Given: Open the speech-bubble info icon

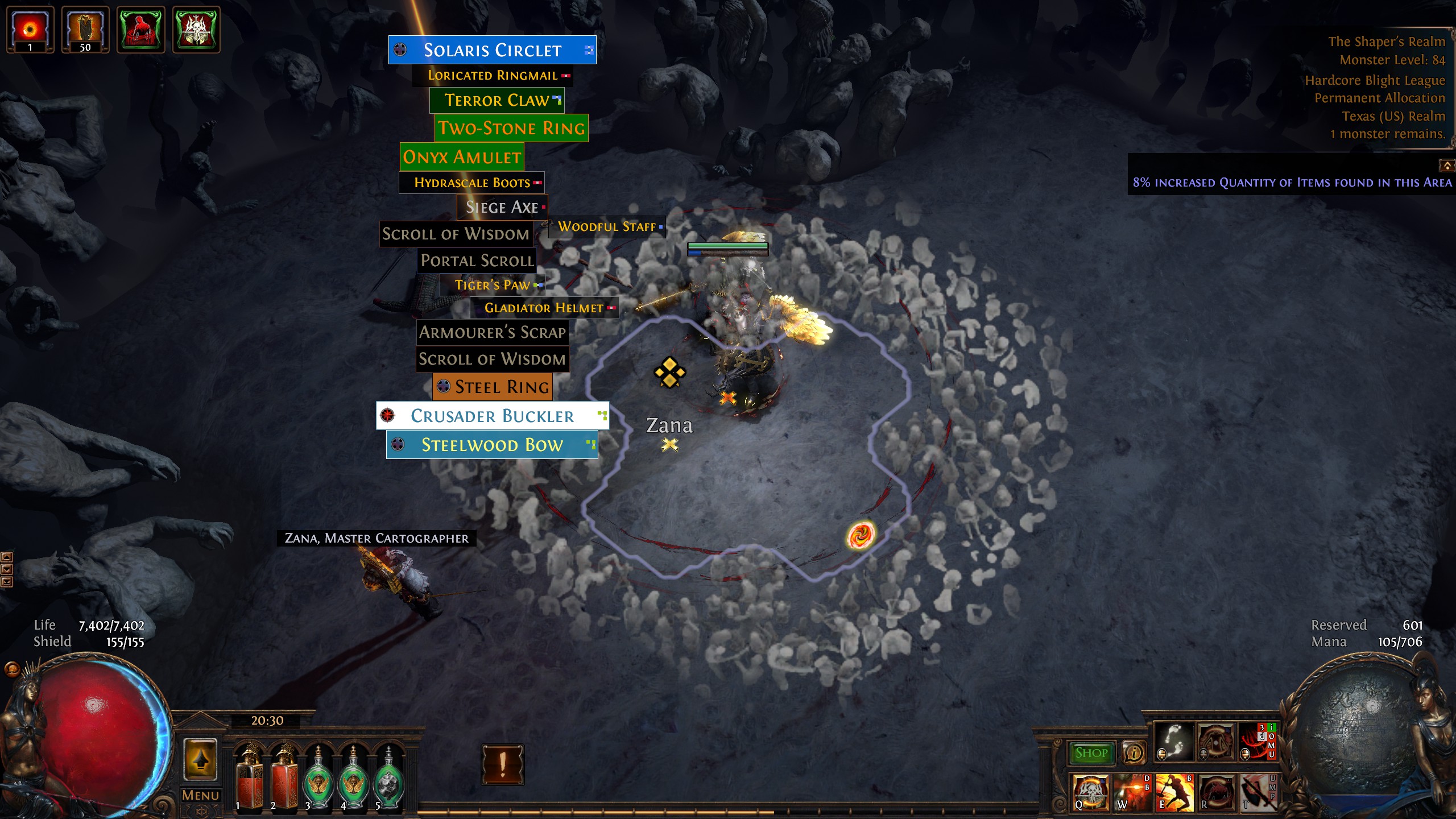Looking at the screenshot, I should click(1134, 753).
